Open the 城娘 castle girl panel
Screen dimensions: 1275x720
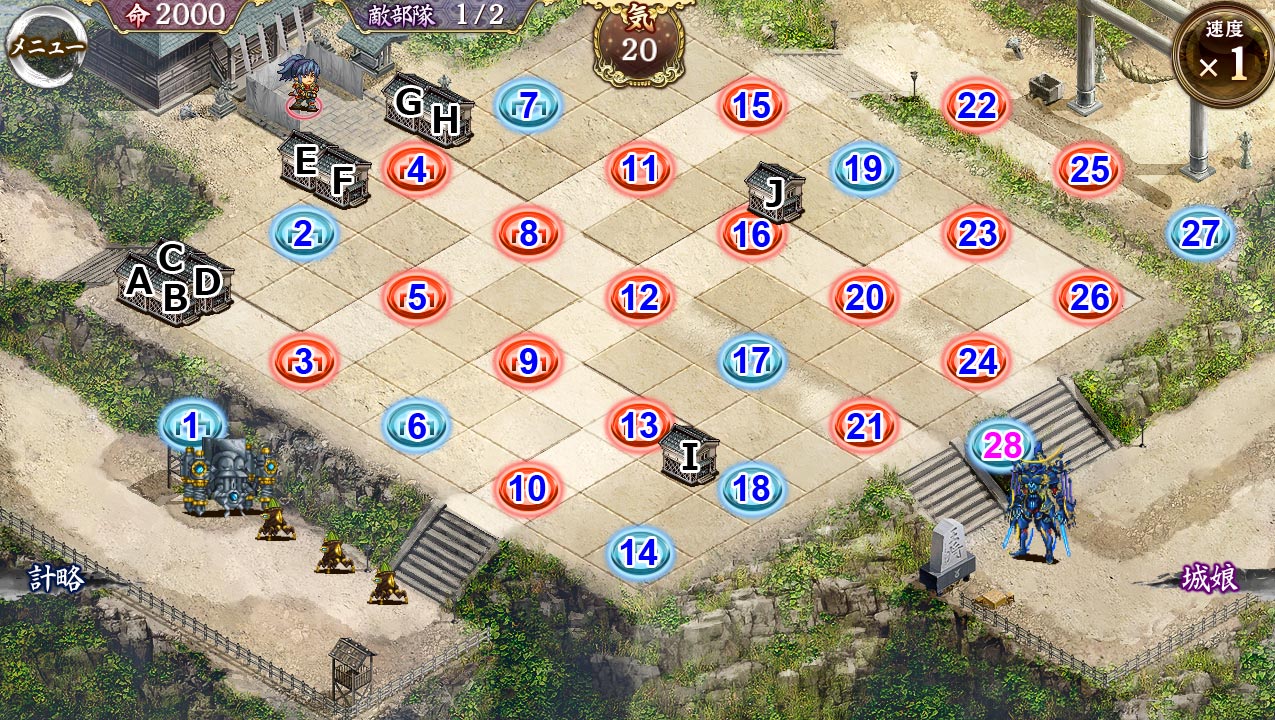[1209, 579]
